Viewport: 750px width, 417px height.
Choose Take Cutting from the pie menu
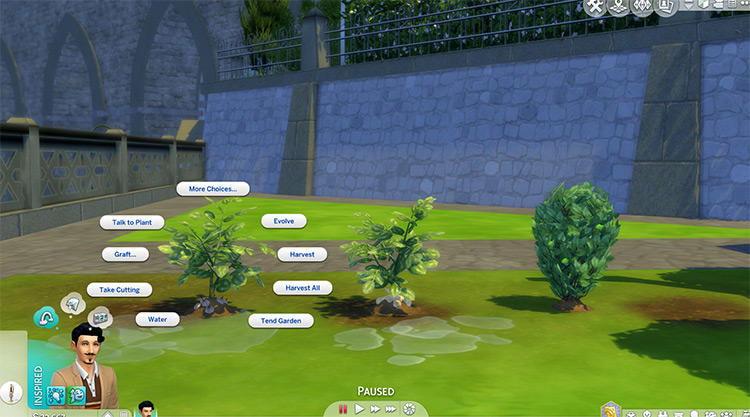coord(118,289)
